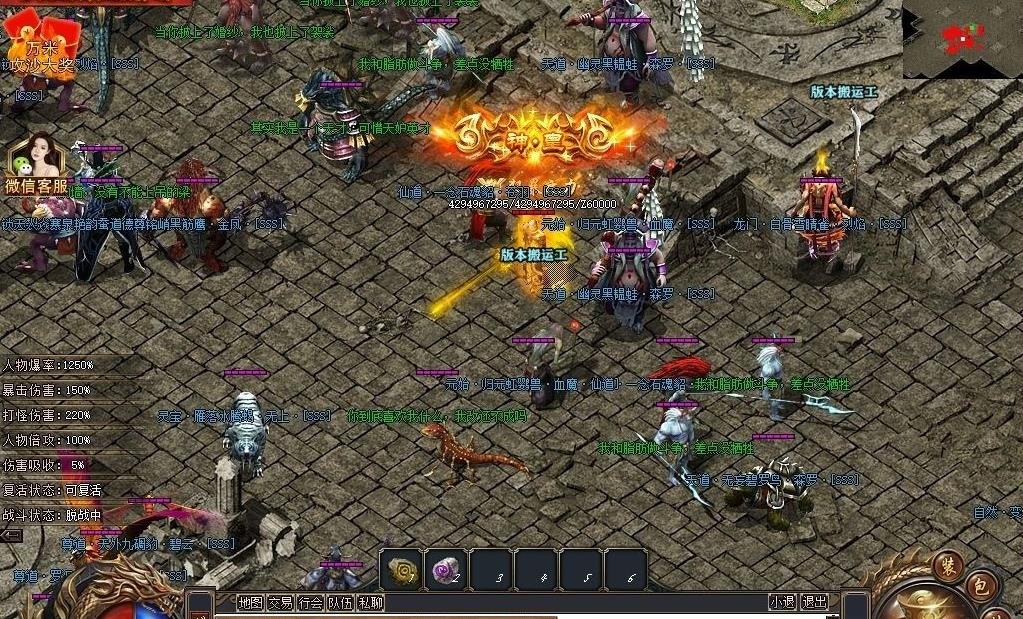The height and width of the screenshot is (619, 1023).
Task: Open the 交易 trade tab
Action: tap(280, 602)
